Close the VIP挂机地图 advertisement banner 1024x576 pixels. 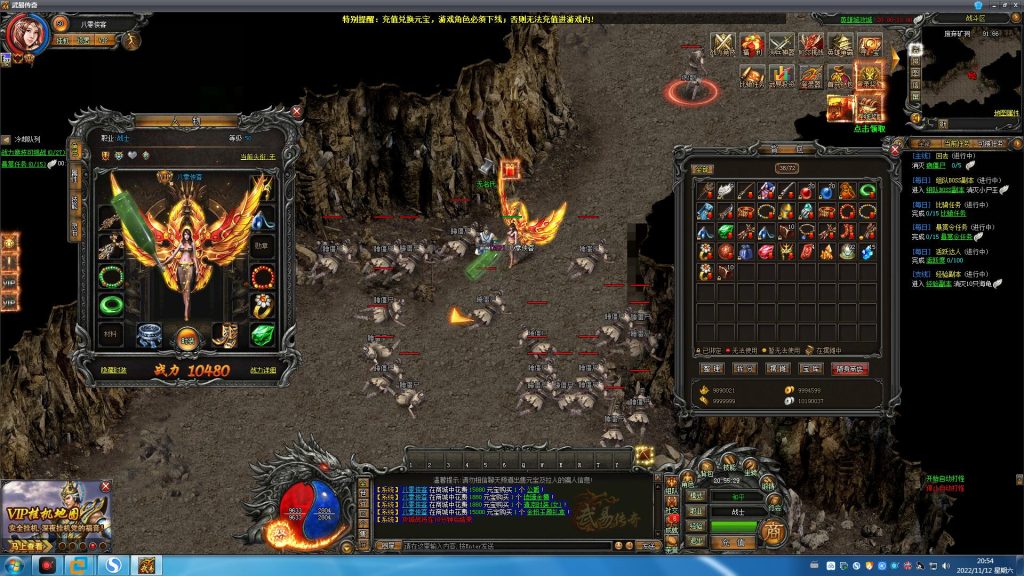click(106, 487)
